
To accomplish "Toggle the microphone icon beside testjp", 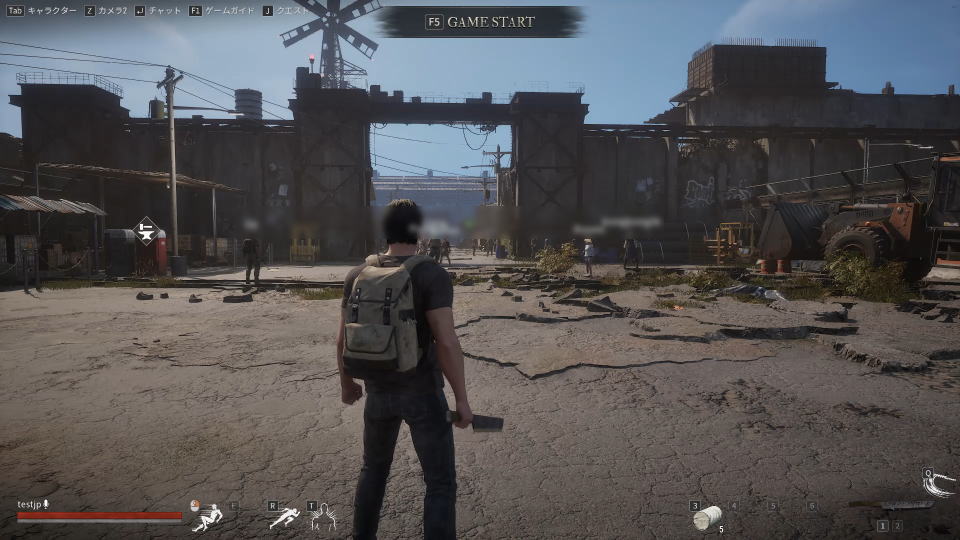I will point(45,504).
